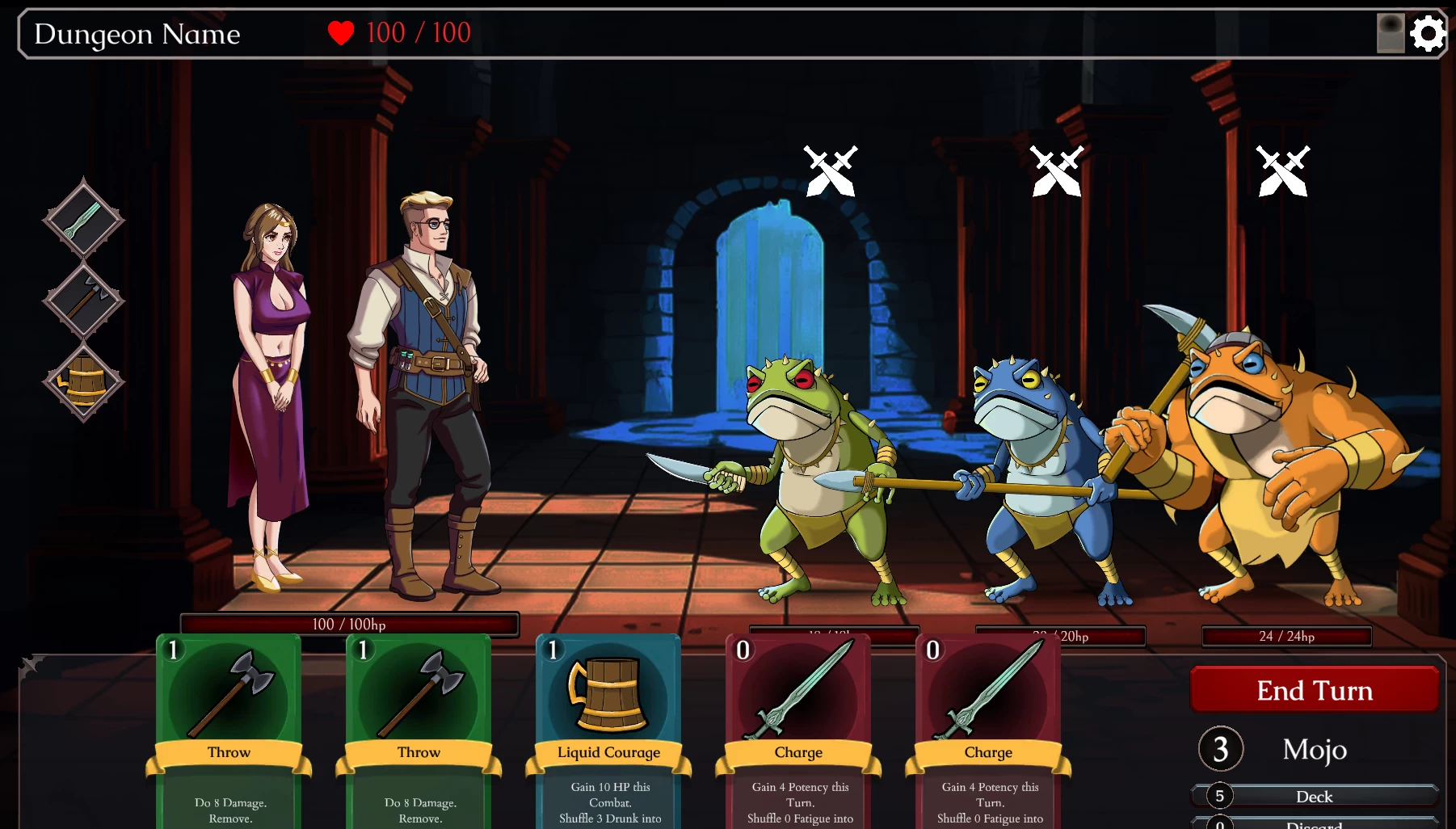View the Discard pile

1314,824
